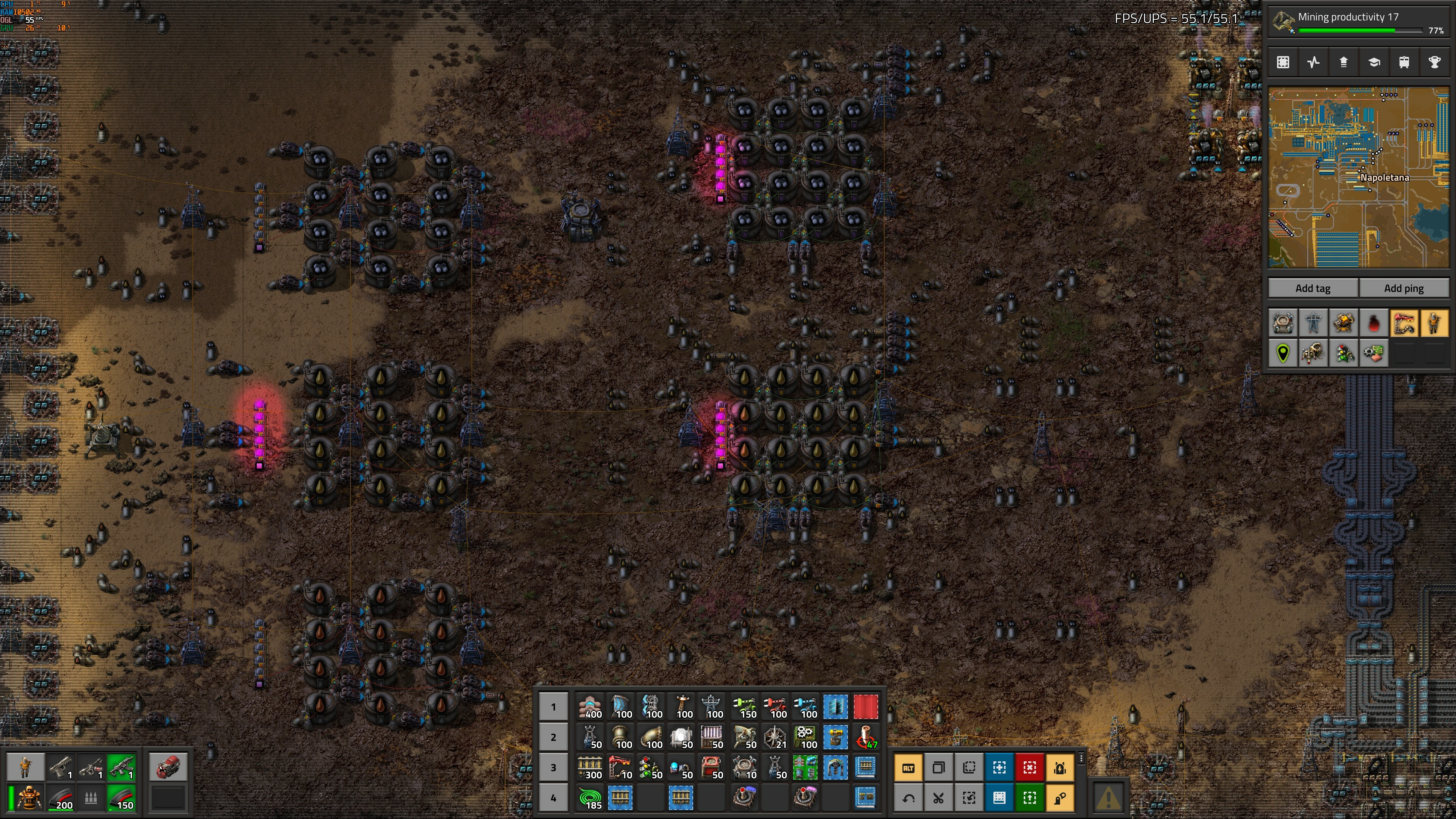Screen dimensions: 1456x819
Task: Choose the green wire with 185
Action: click(590, 798)
